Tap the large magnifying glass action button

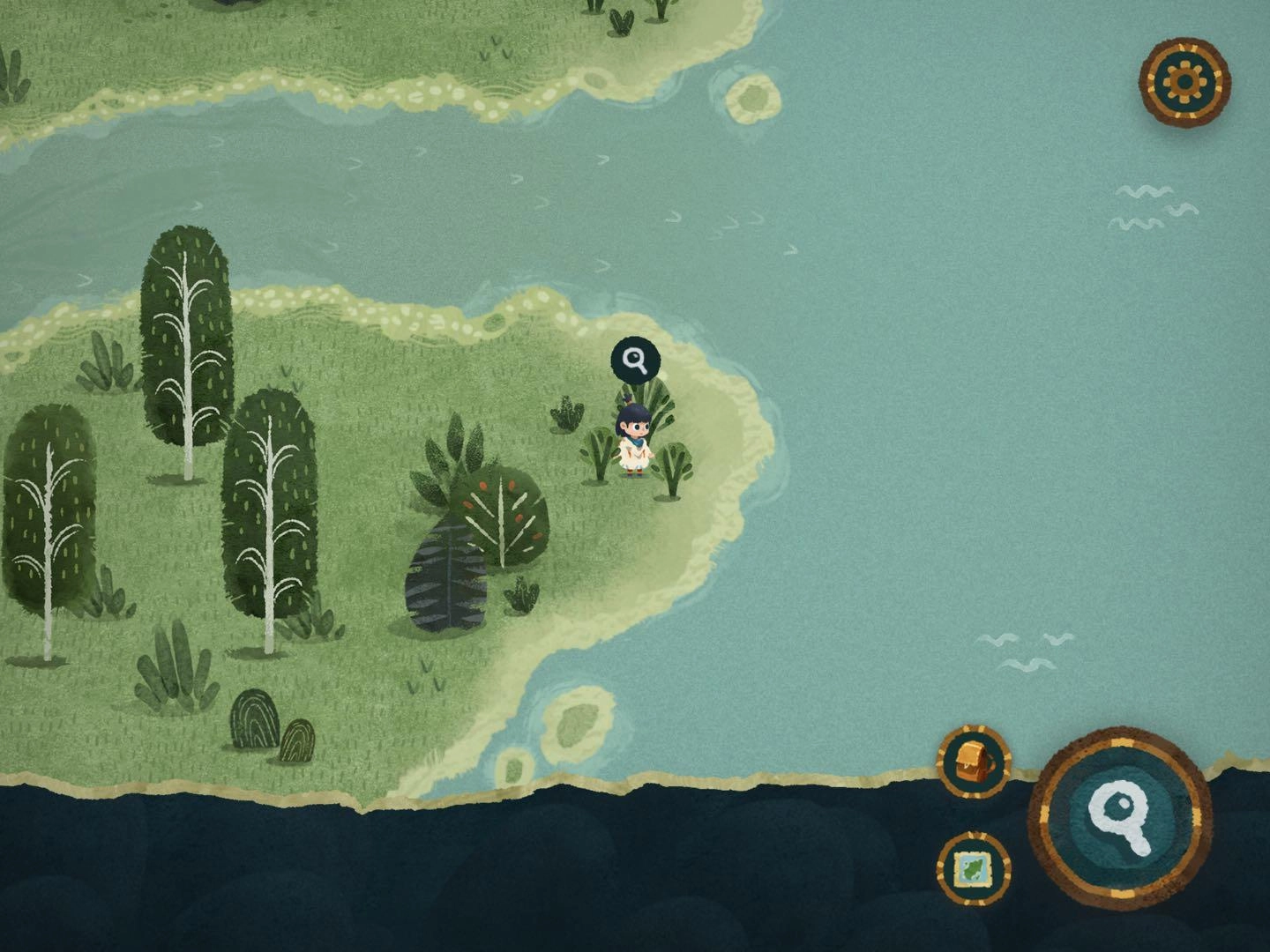click(1119, 817)
